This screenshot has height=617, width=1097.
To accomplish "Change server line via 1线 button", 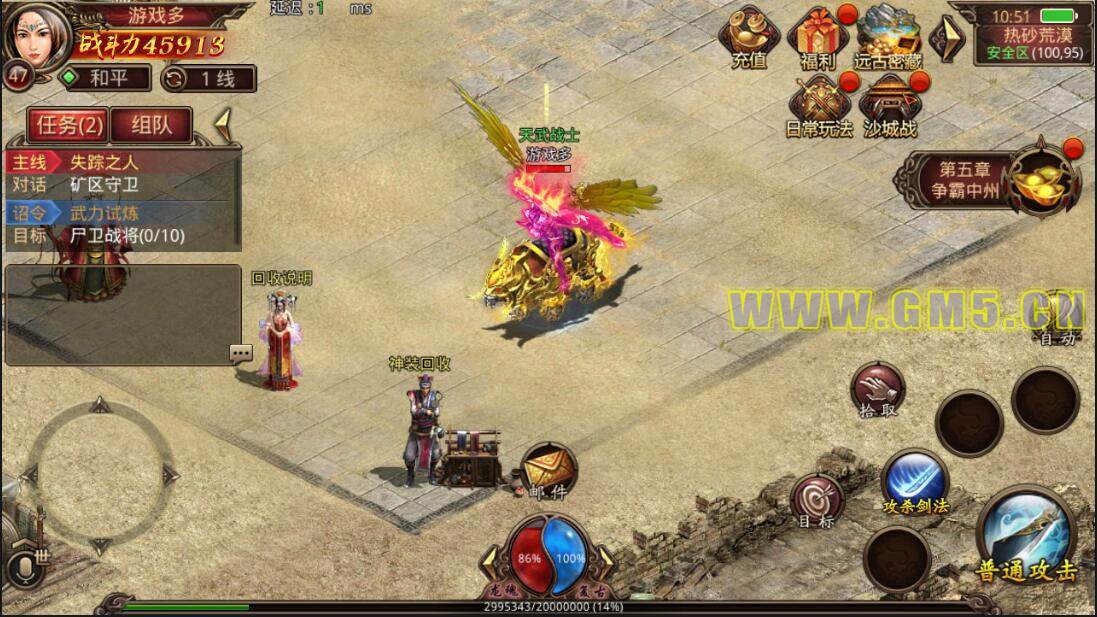I will 207,78.
